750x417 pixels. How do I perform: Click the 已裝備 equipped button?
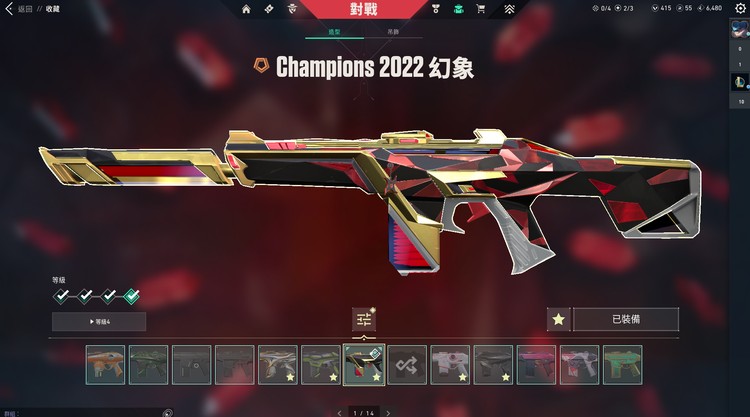coord(625,320)
